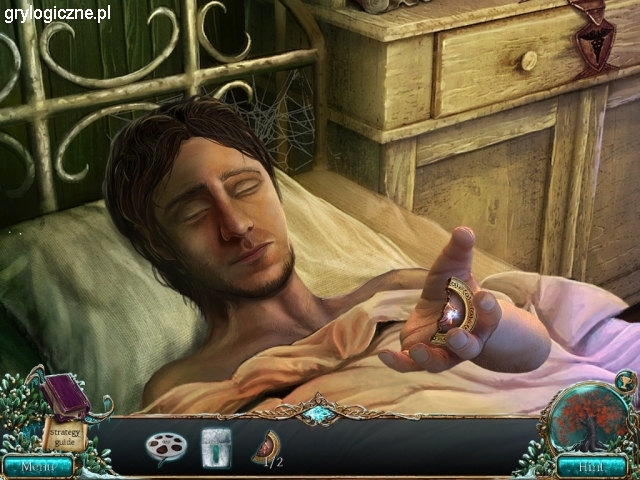Open the Menu button
This screenshot has width=640, height=480.
click(x=37, y=465)
